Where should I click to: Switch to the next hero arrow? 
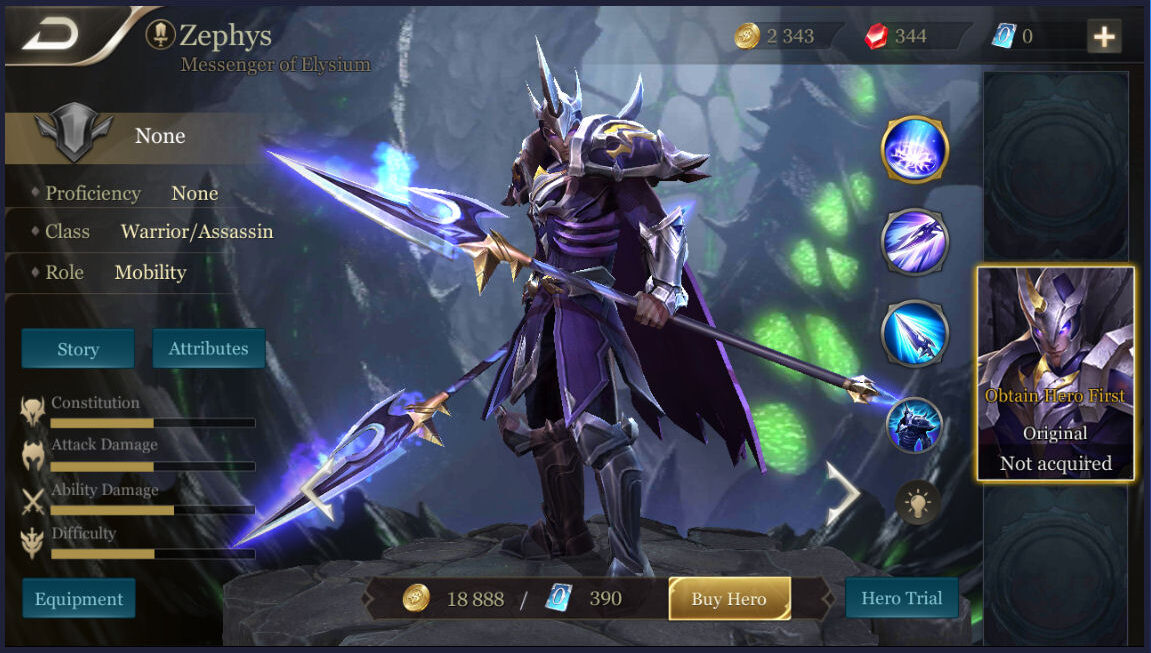pos(842,492)
